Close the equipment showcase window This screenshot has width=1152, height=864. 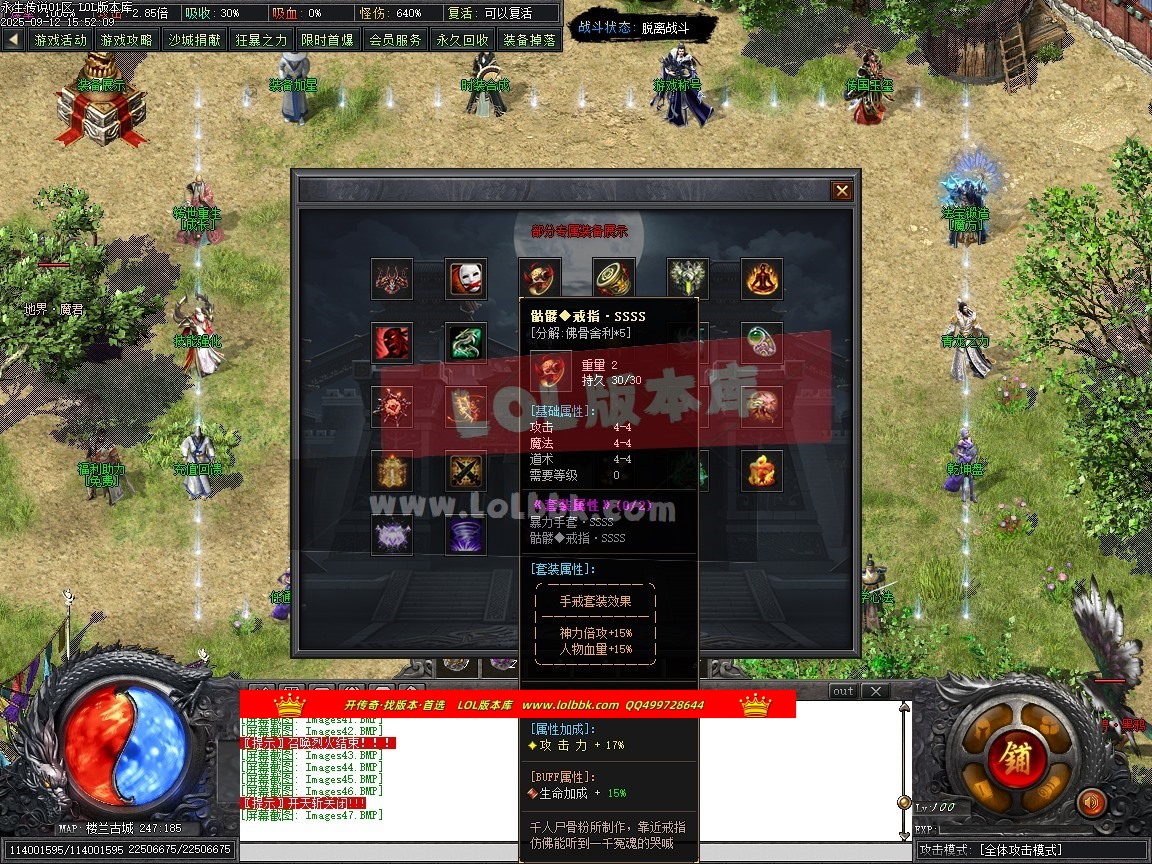pyautogui.click(x=842, y=191)
